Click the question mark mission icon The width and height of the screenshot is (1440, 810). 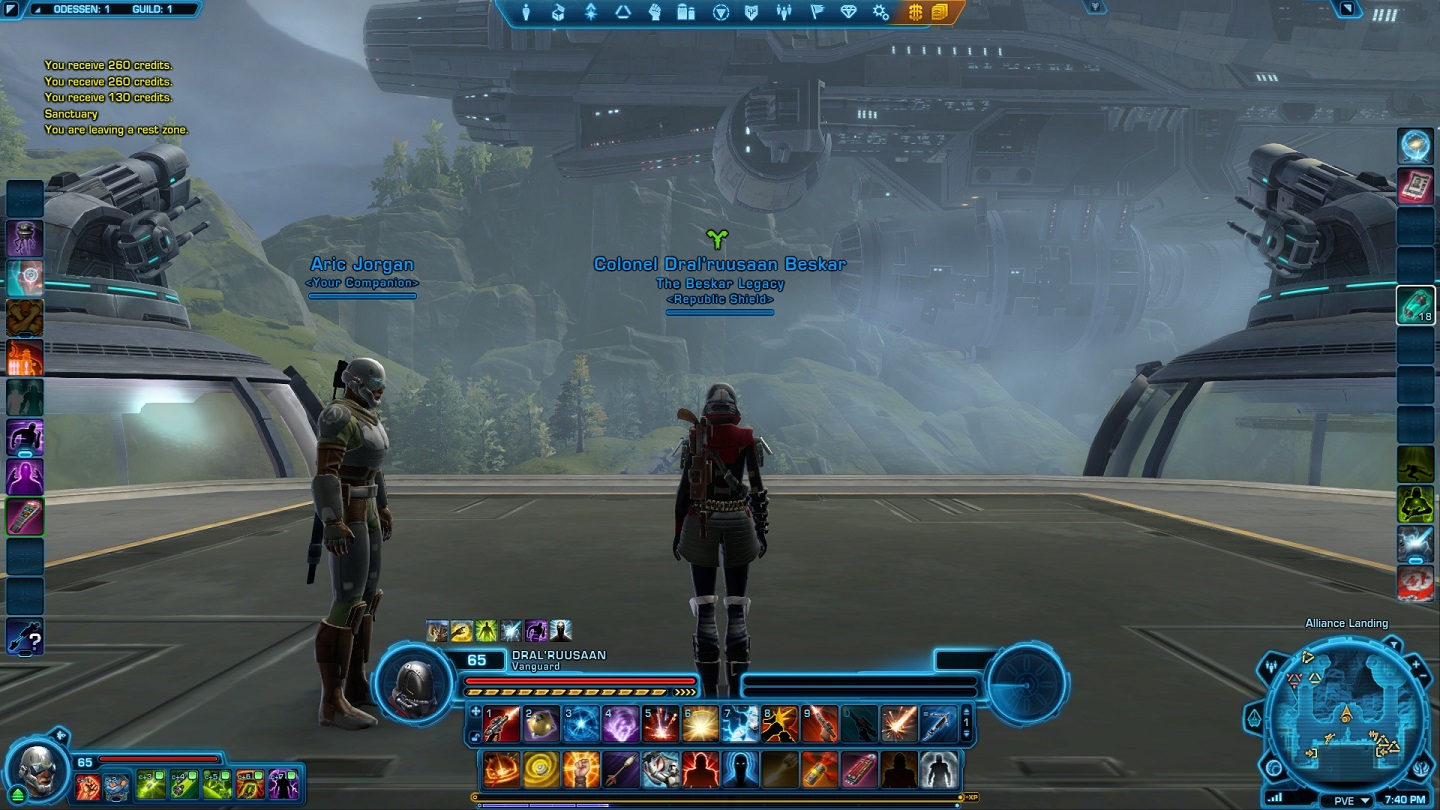pos(24,637)
